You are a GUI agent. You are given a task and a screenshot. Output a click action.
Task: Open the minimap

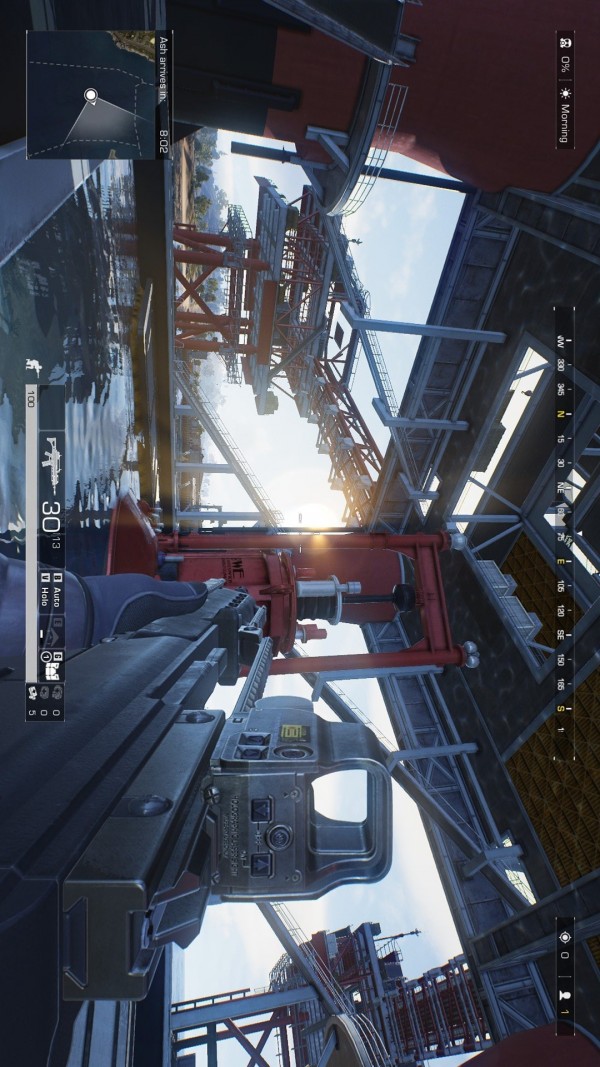pyautogui.click(x=90, y=94)
